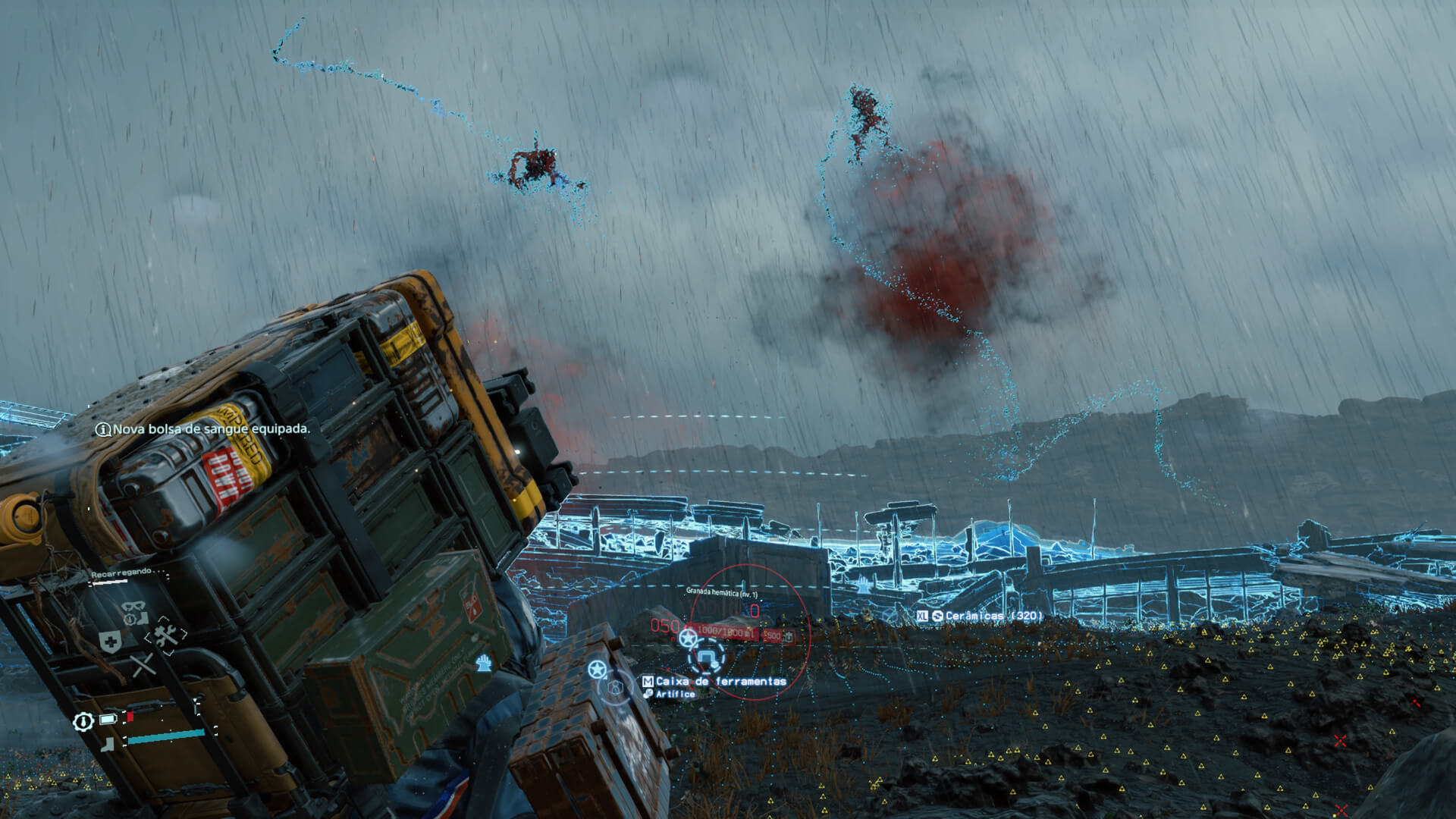Select the tools icon in the equipment wheel

[167, 635]
